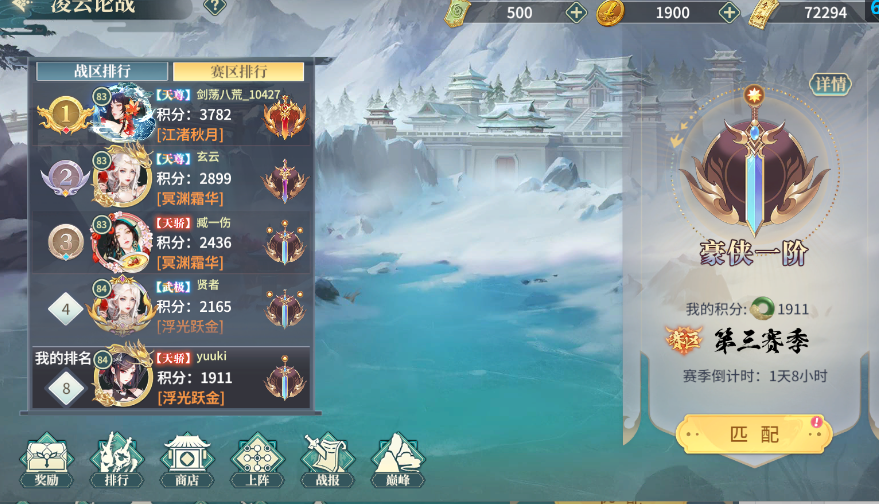Screen dimensions: 879x504
Task: Click the question mark help button
Action: 215,6
